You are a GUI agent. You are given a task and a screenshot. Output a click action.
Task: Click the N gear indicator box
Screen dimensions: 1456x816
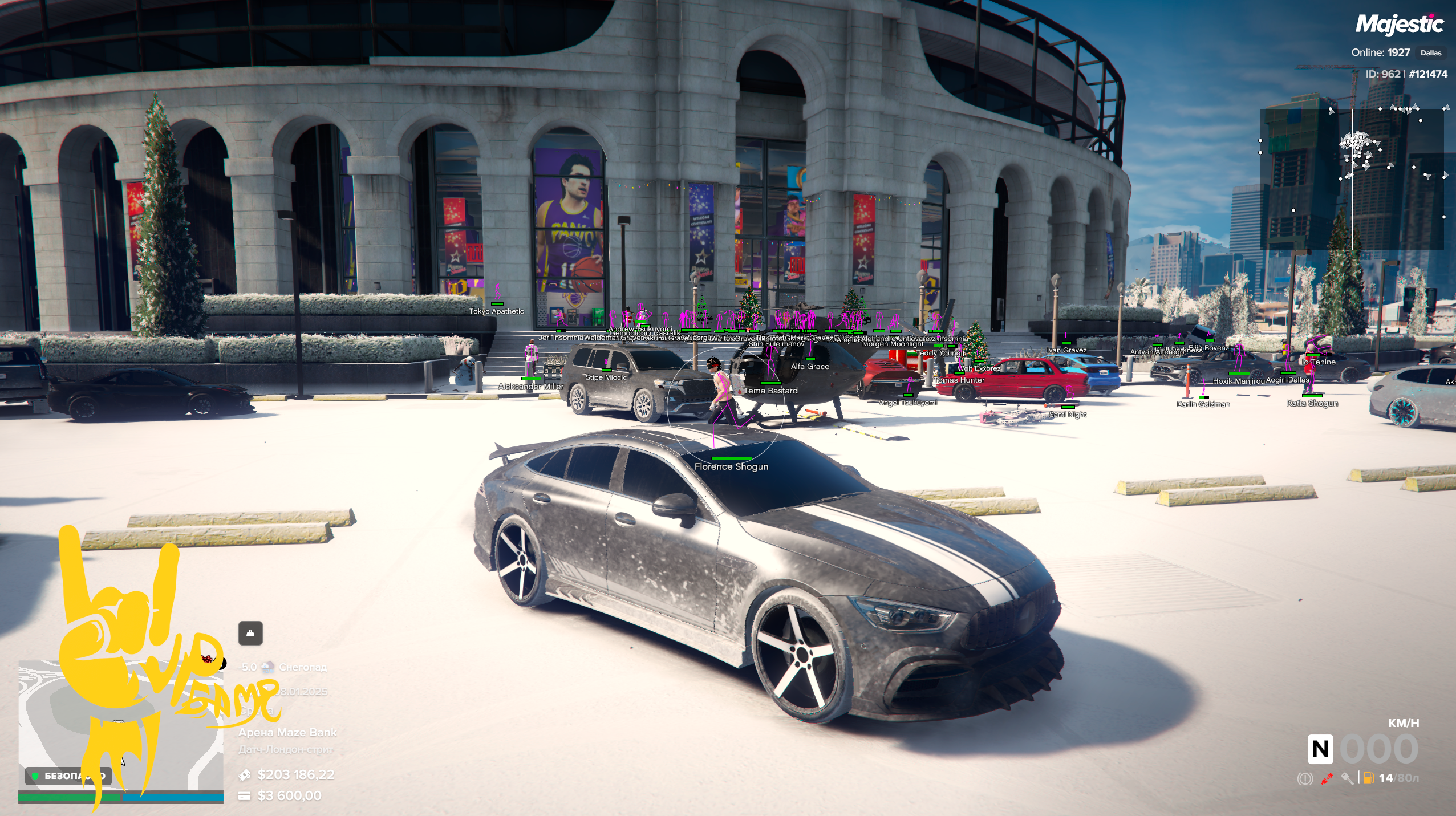1320,749
